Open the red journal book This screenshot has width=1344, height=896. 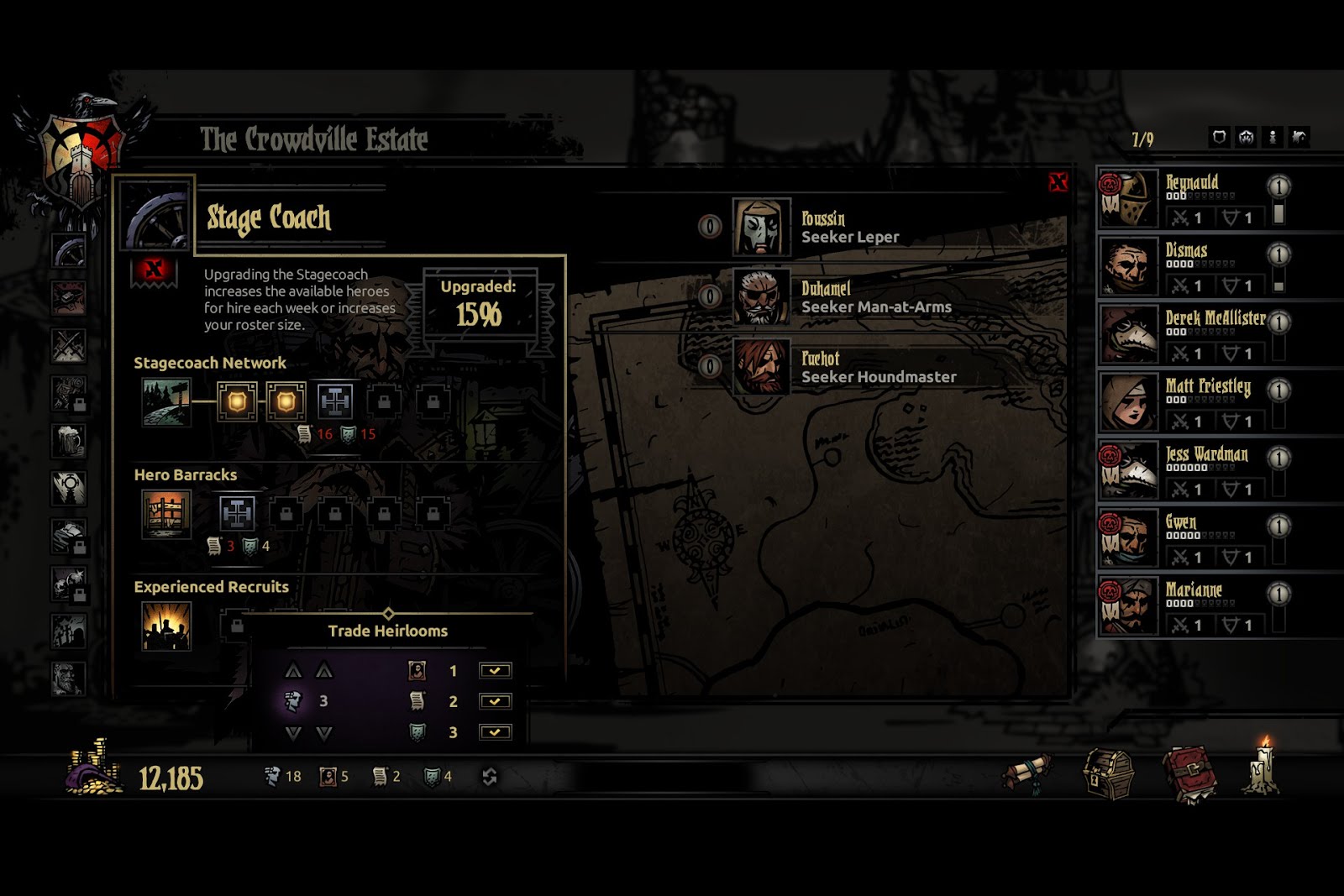point(1189,773)
